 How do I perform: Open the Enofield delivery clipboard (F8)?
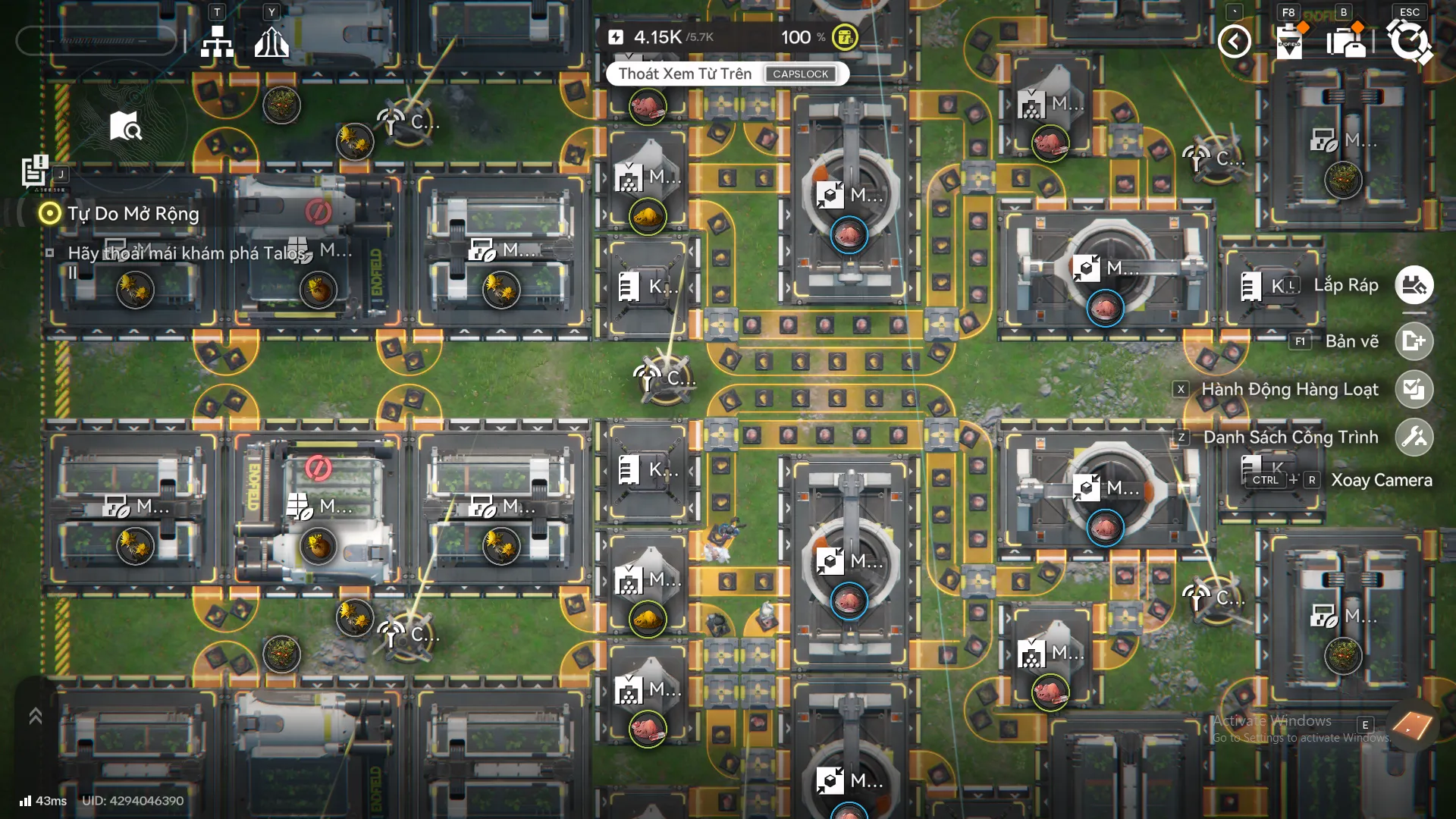[1289, 42]
